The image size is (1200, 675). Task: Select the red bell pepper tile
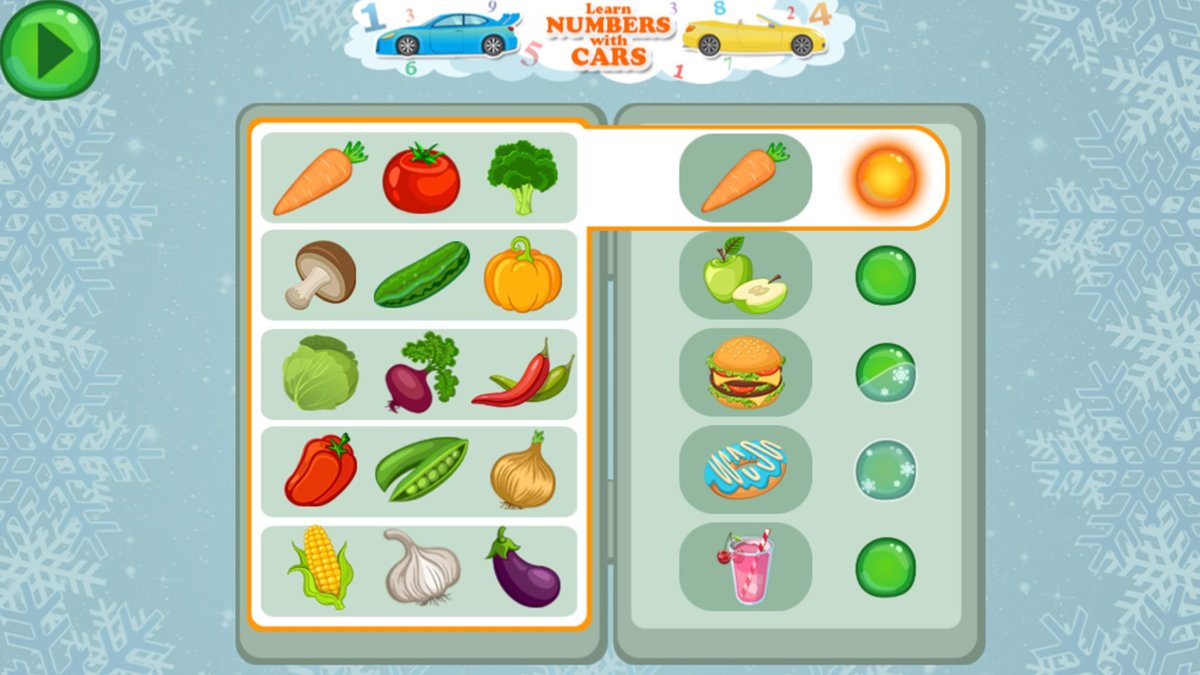coord(320,470)
